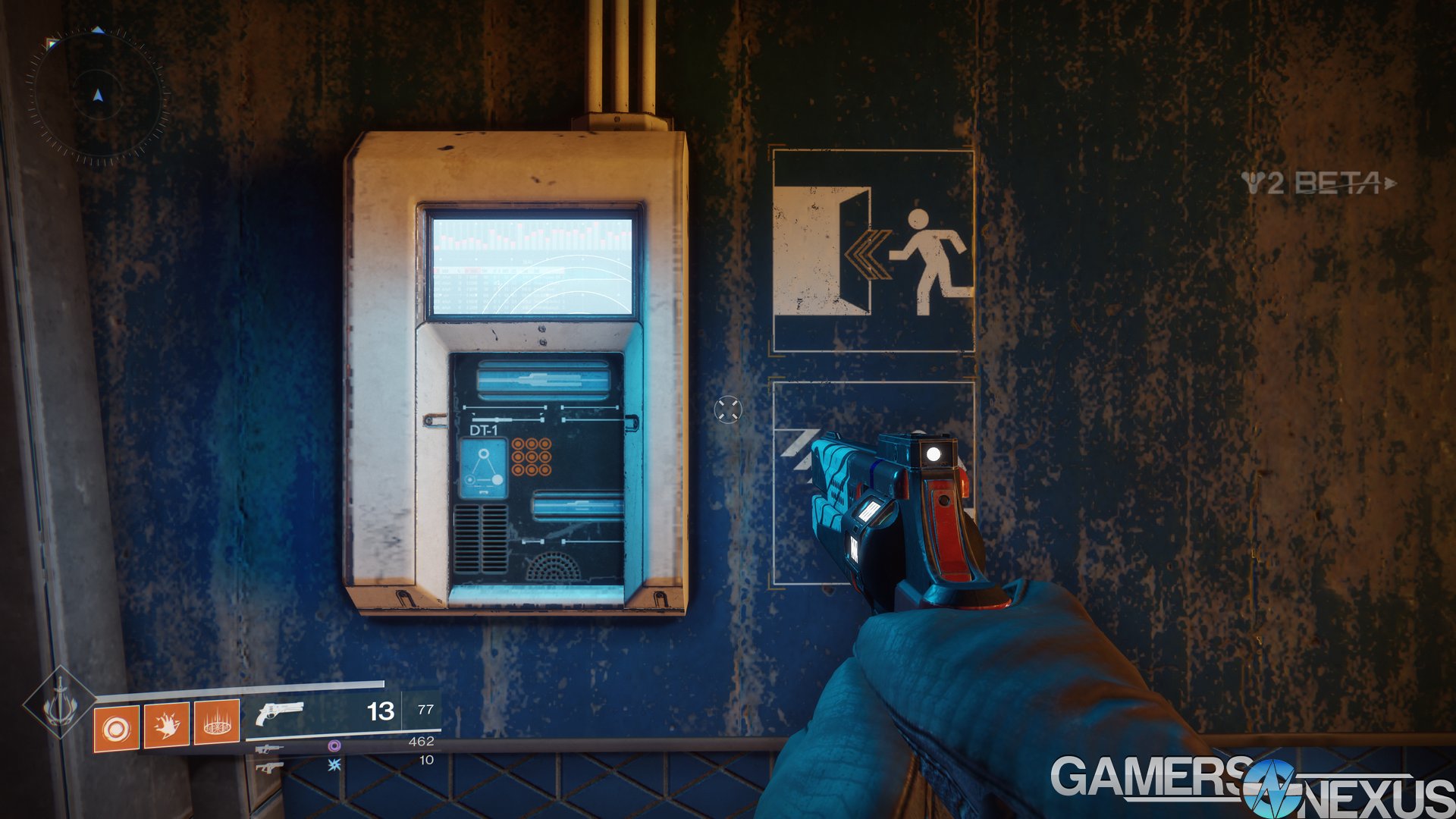
Task: Click the circular radar in the corner
Action: 97,96
